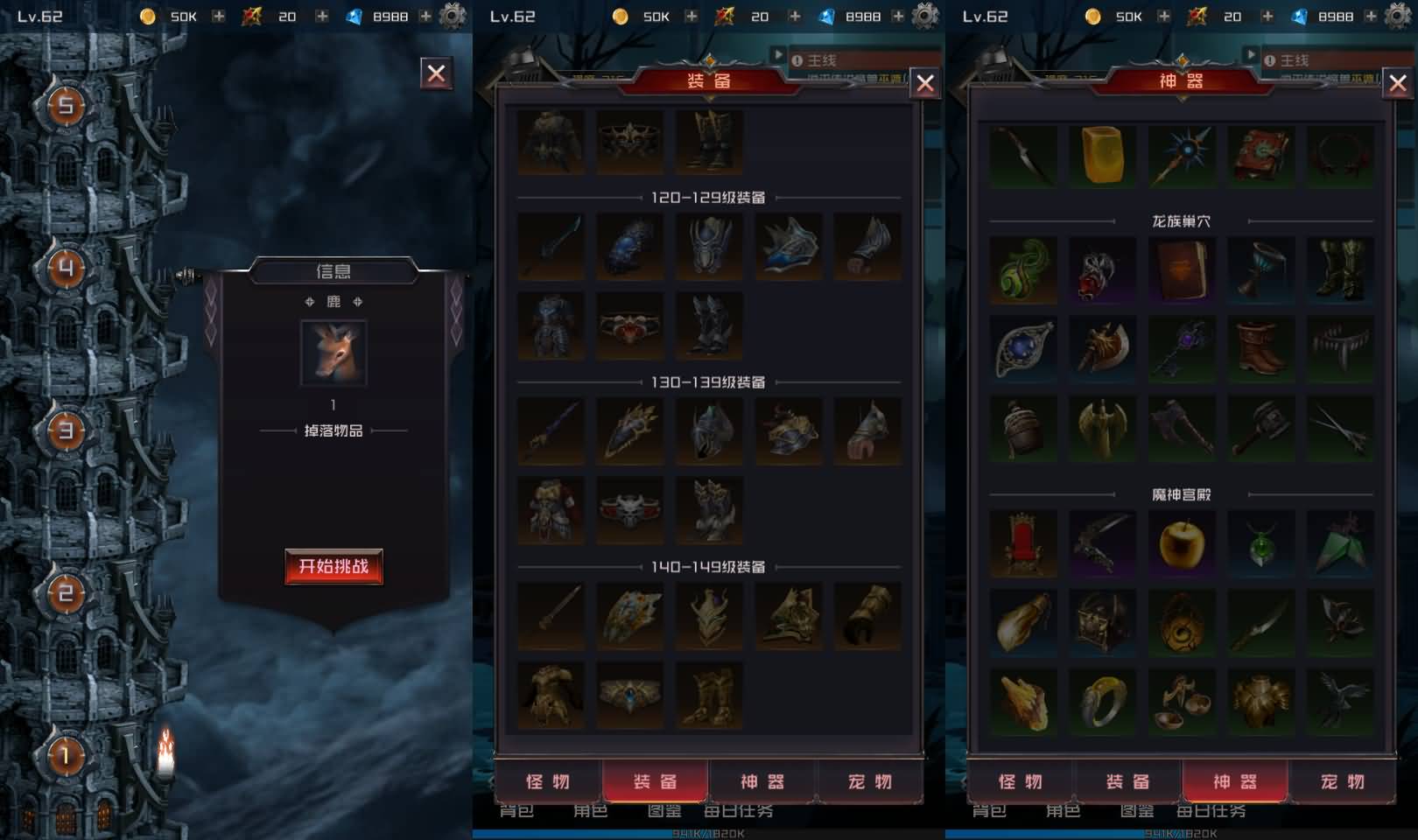Choose the yellow amber block artifact

(x=1102, y=155)
